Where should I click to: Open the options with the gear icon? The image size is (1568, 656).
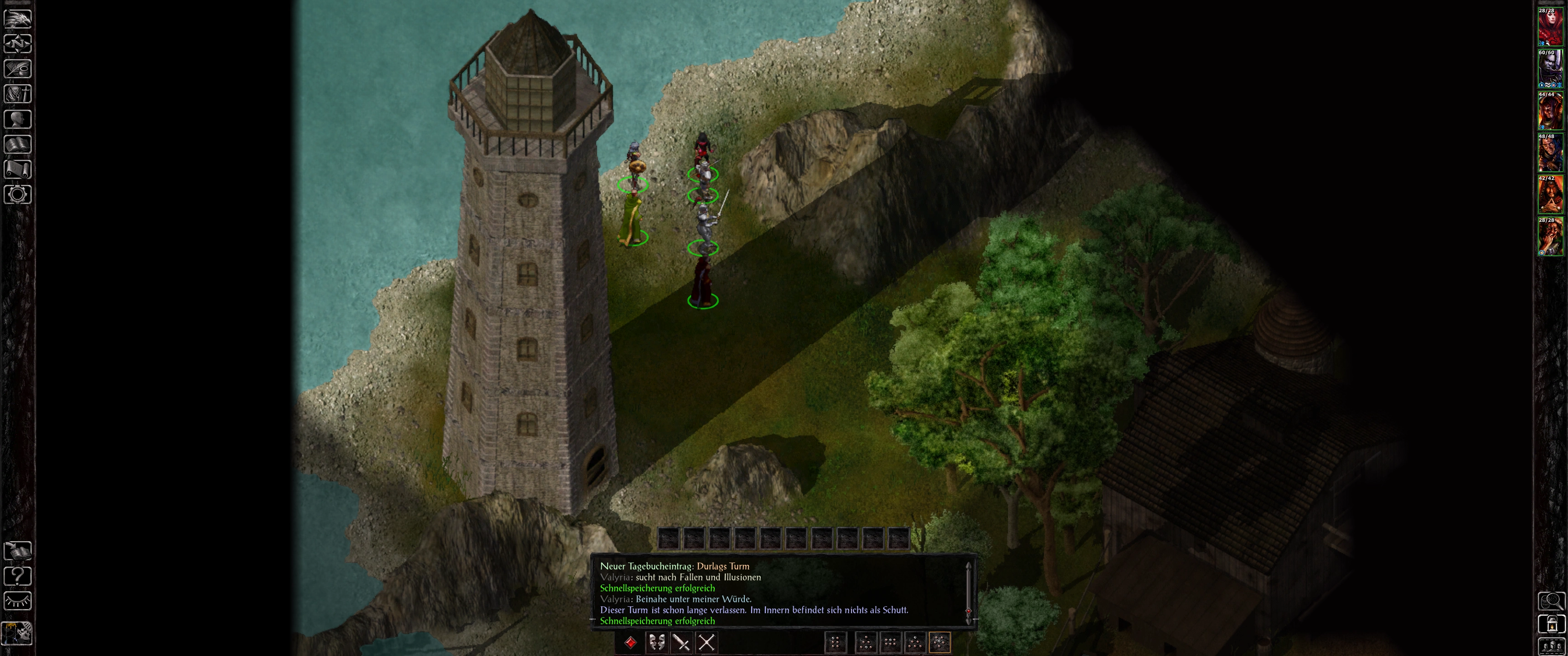pos(18,195)
